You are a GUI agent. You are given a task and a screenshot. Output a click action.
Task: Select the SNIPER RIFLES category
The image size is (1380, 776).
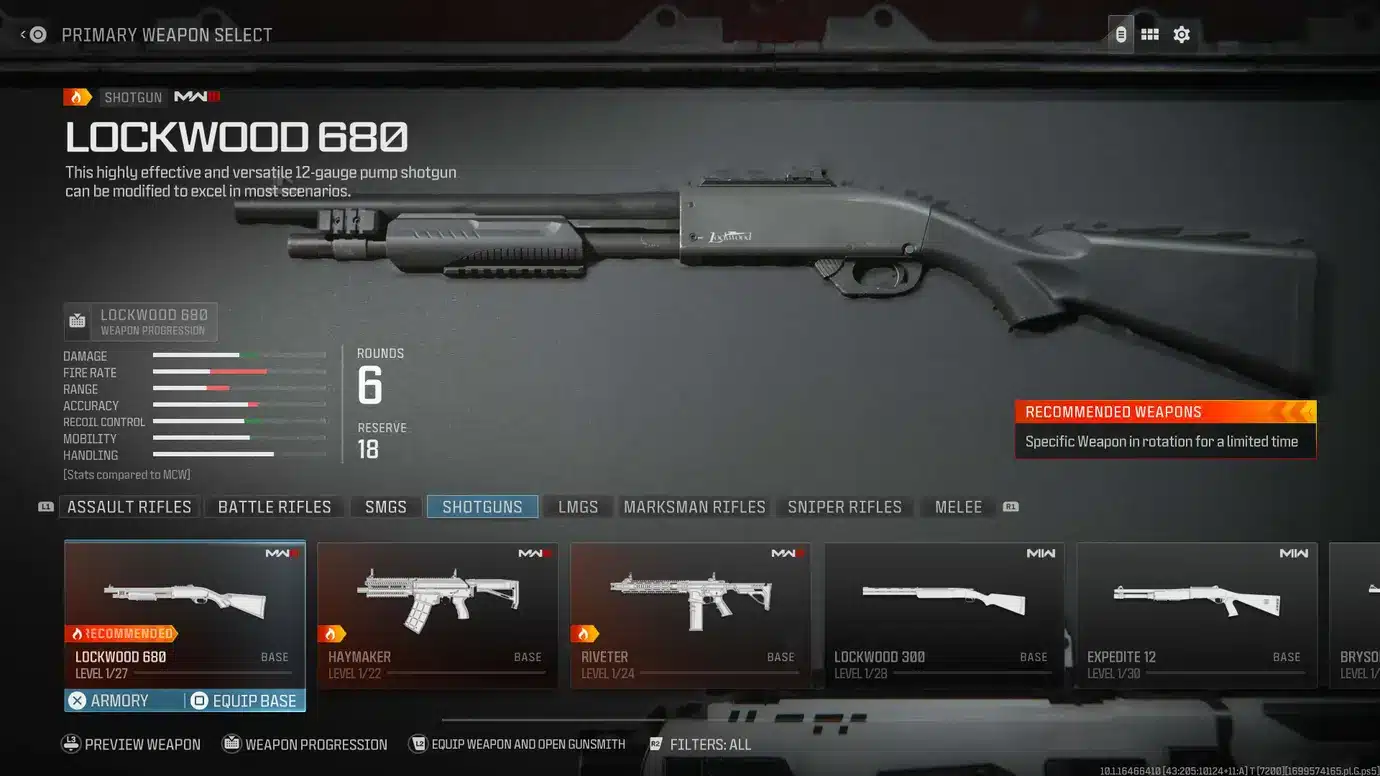[844, 506]
